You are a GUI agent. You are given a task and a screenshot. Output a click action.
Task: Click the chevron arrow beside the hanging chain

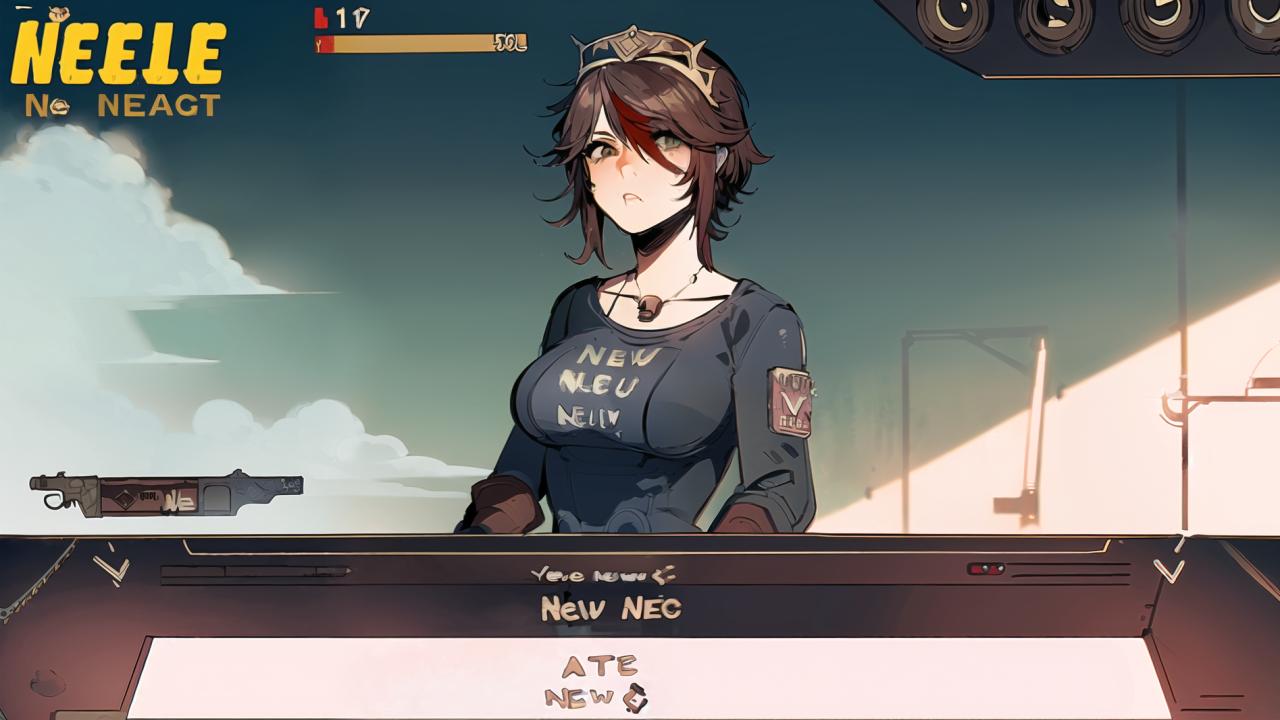[x=111, y=570]
